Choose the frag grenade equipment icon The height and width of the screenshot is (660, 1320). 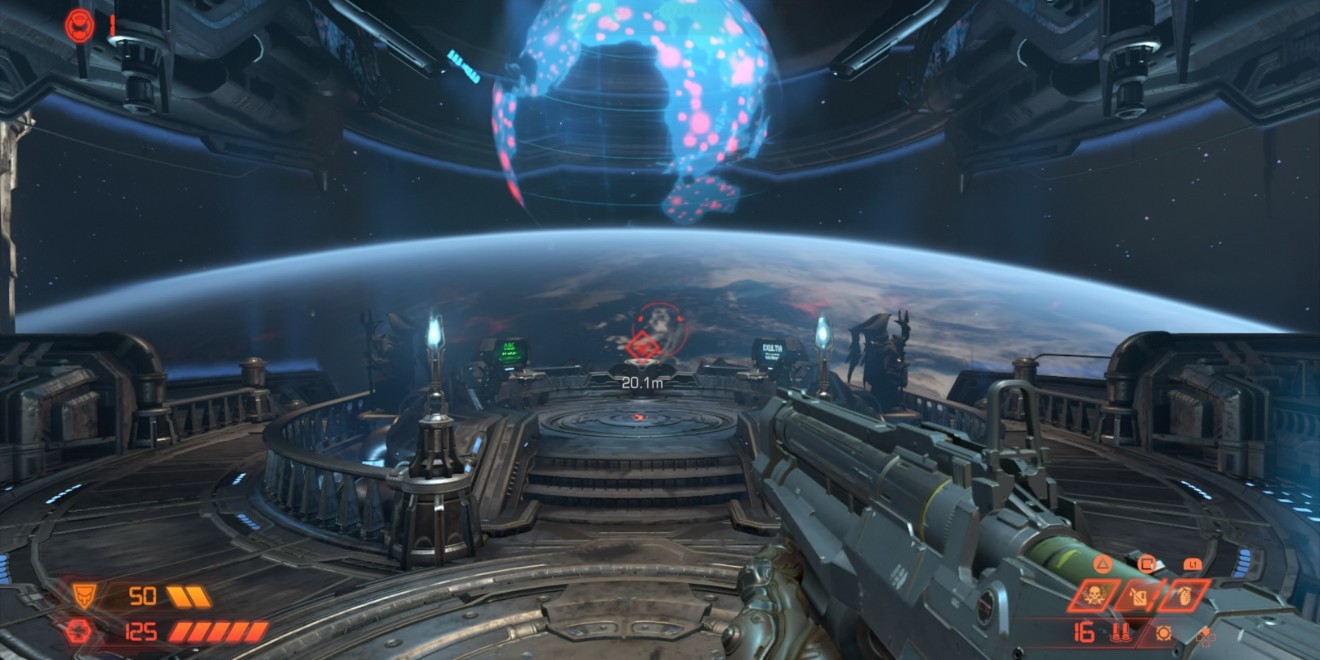tap(1185, 596)
